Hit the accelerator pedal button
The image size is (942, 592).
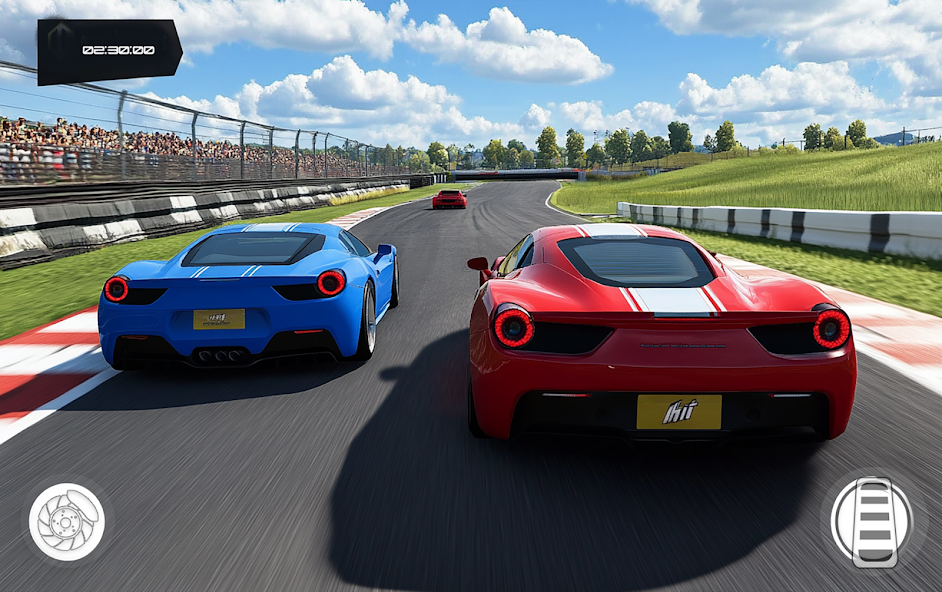tap(873, 521)
